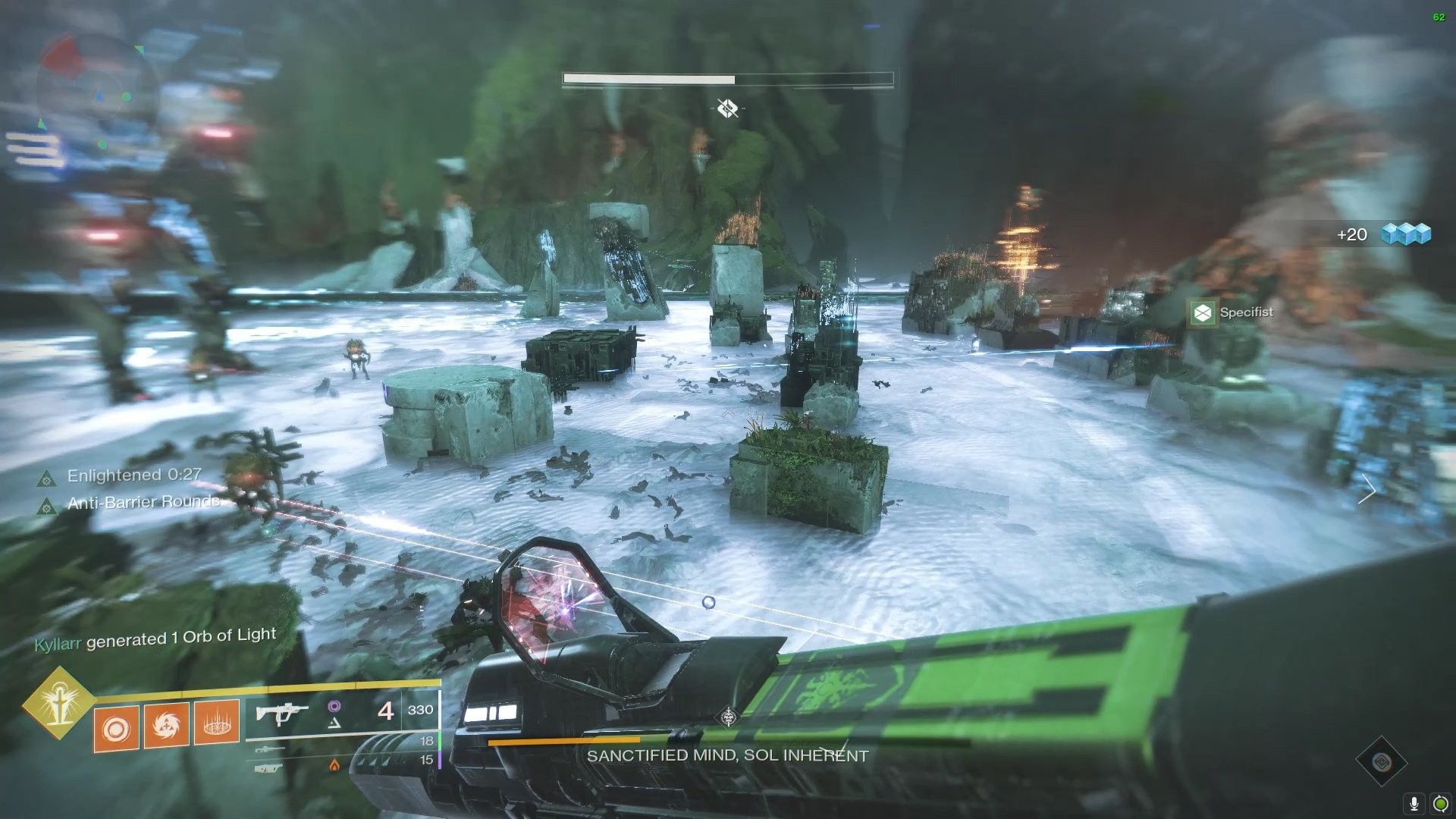Open the Ghost diamond icon

pos(1381,761)
